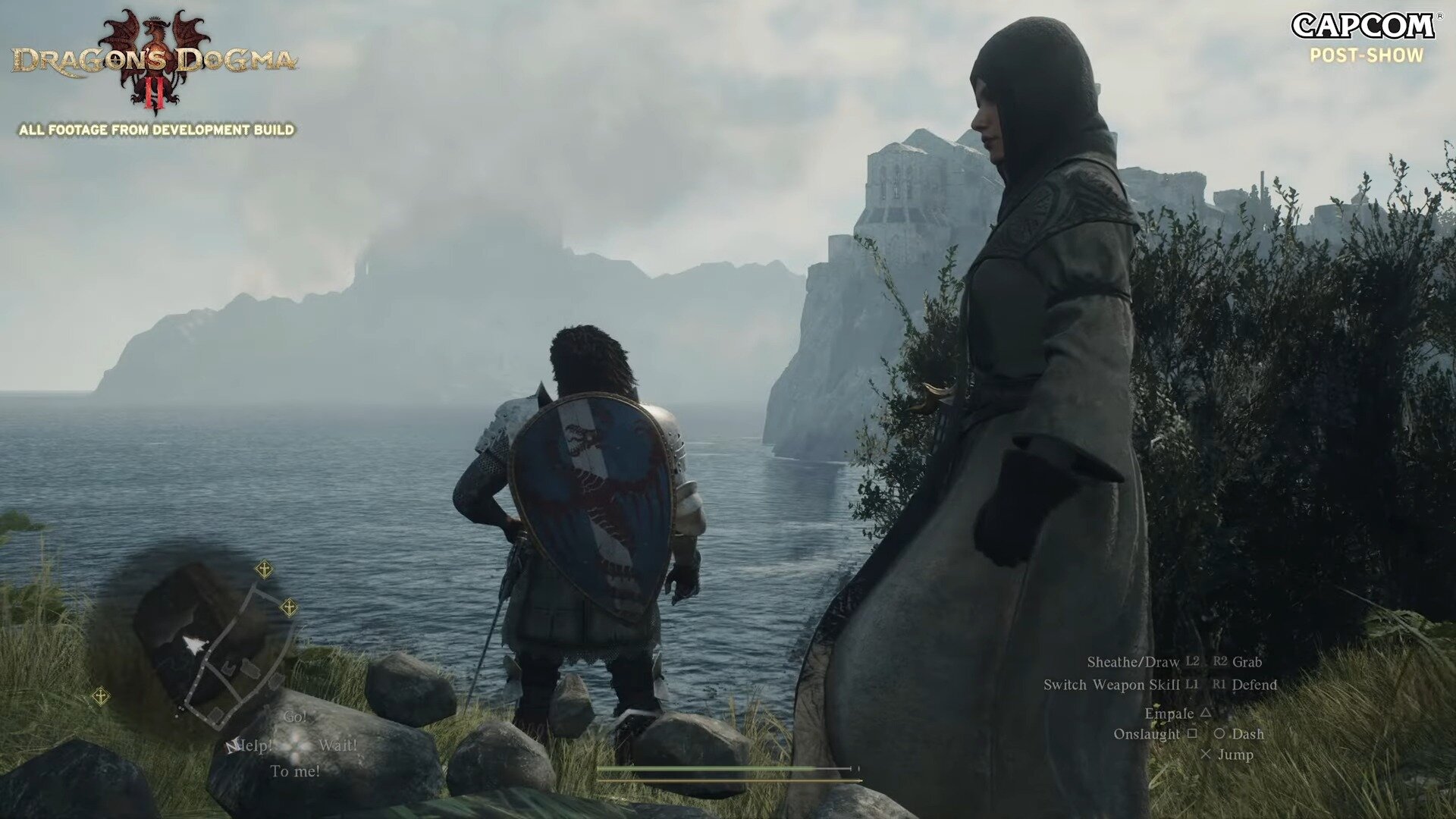Viewport: 1456px width, 819px height.
Task: Click the white player arrow on the minimap
Action: pyautogui.click(x=193, y=645)
